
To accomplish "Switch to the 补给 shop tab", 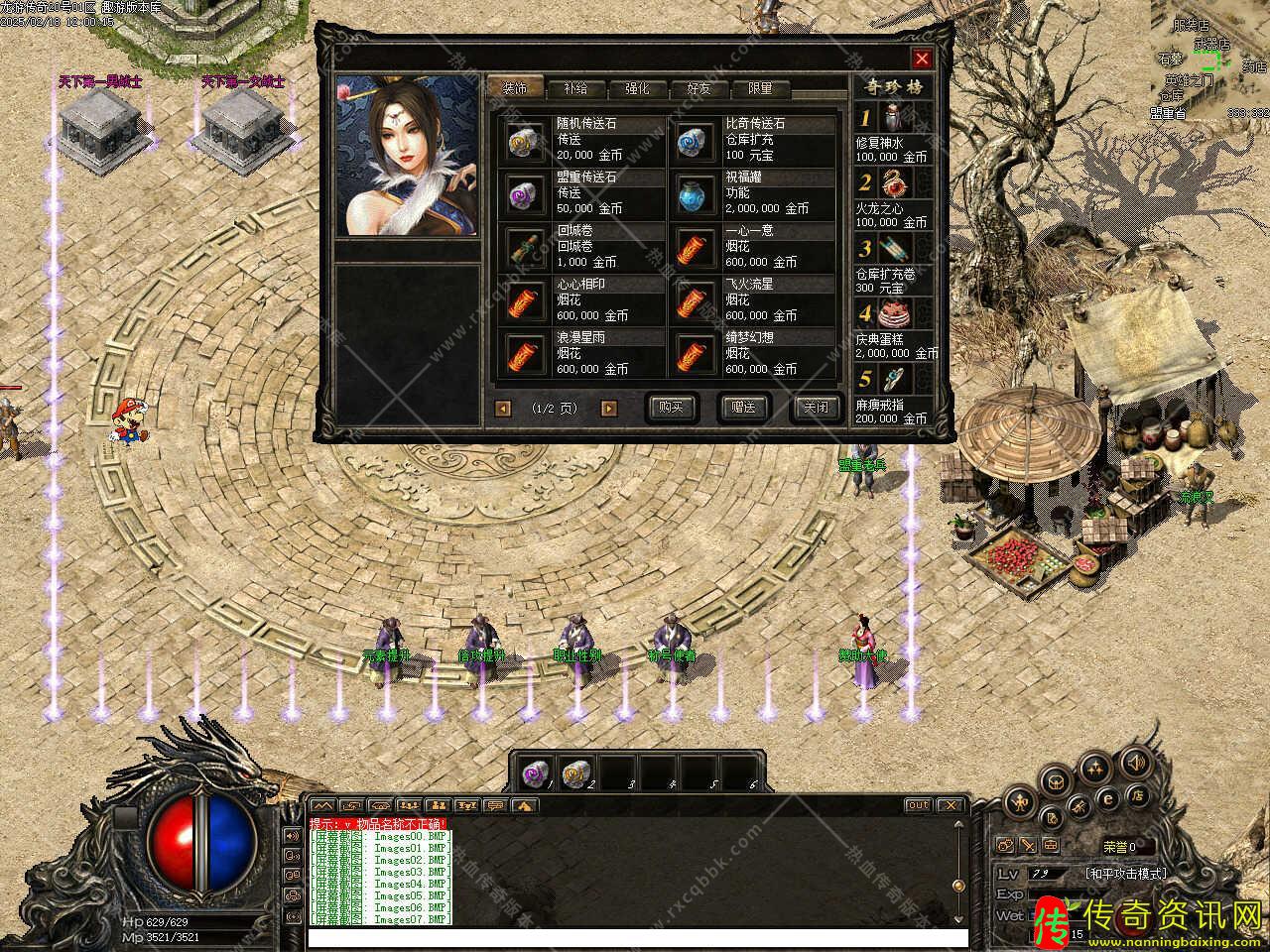I will (575, 88).
